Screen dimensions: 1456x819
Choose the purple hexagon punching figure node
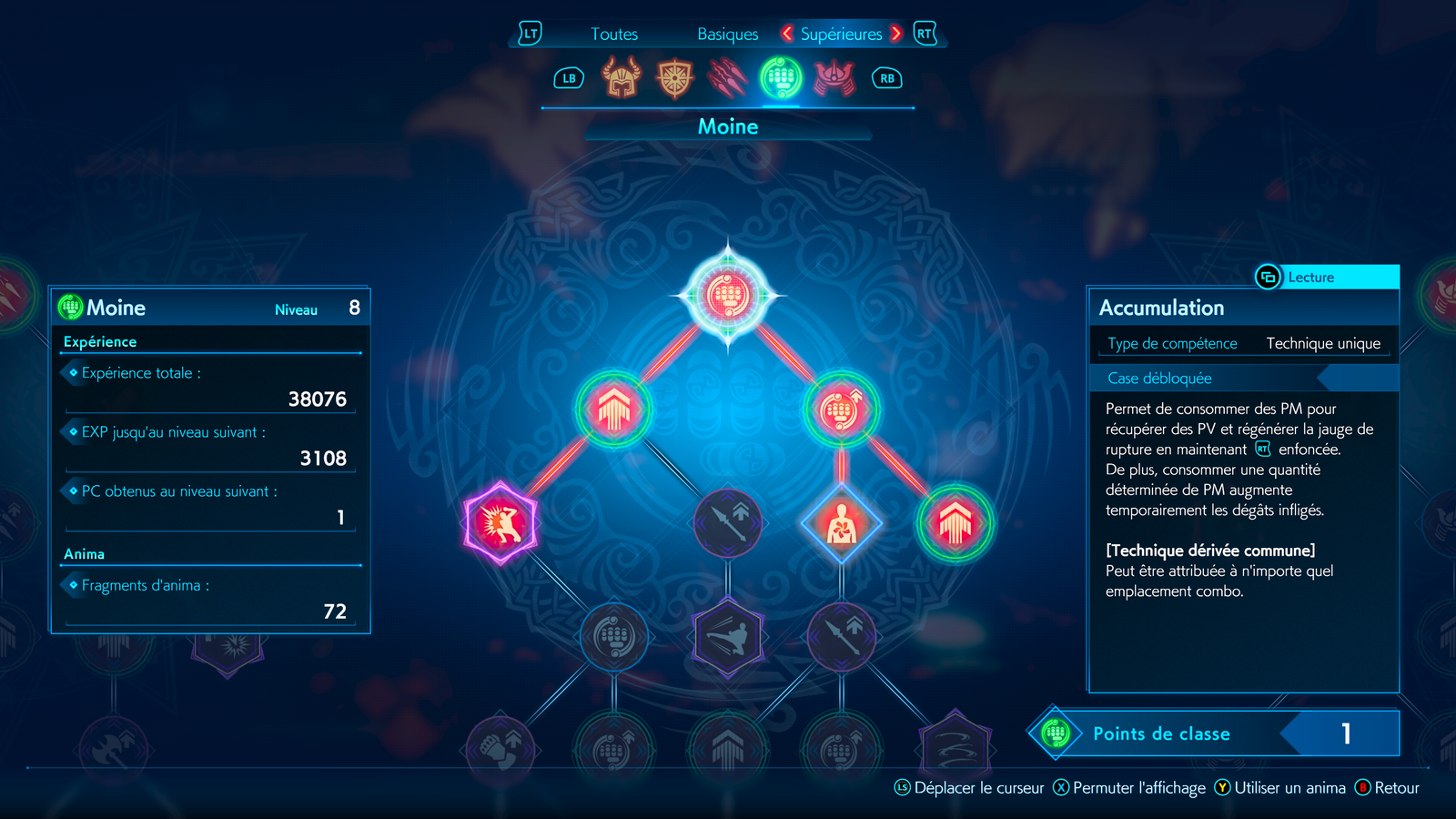500,523
